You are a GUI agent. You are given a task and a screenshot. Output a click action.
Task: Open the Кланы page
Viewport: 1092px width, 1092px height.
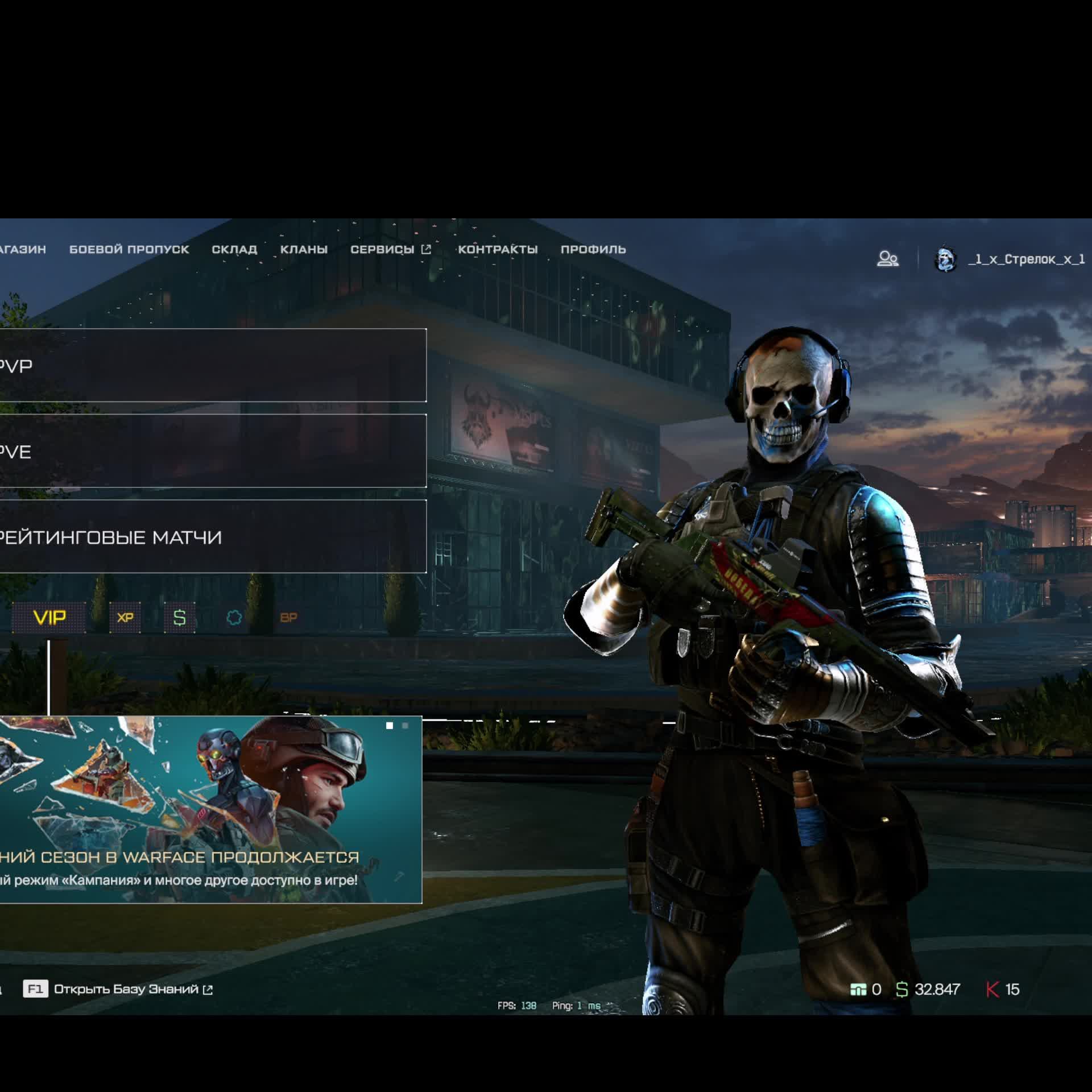(x=304, y=249)
